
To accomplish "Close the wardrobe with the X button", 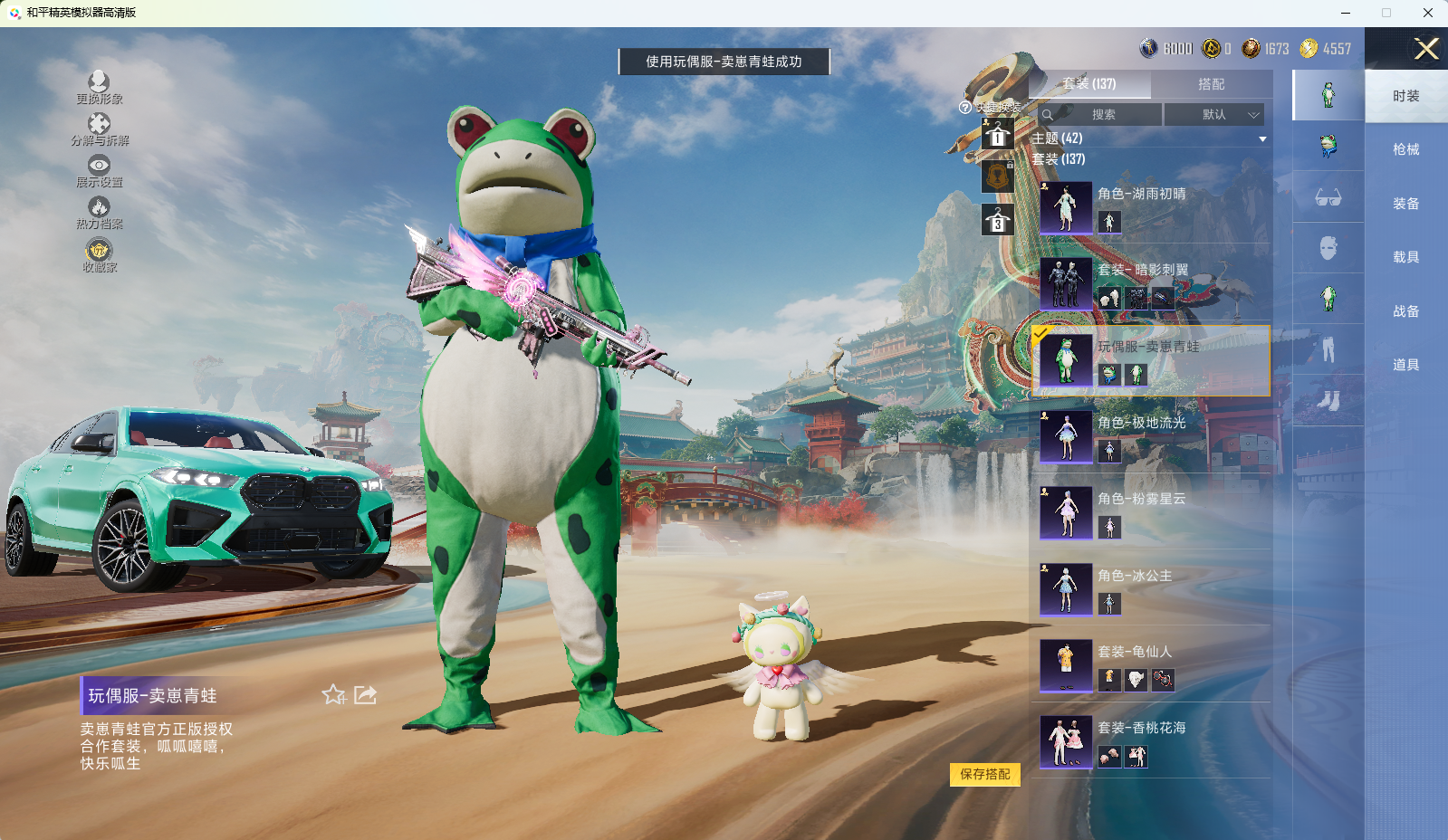I will pyautogui.click(x=1426, y=49).
